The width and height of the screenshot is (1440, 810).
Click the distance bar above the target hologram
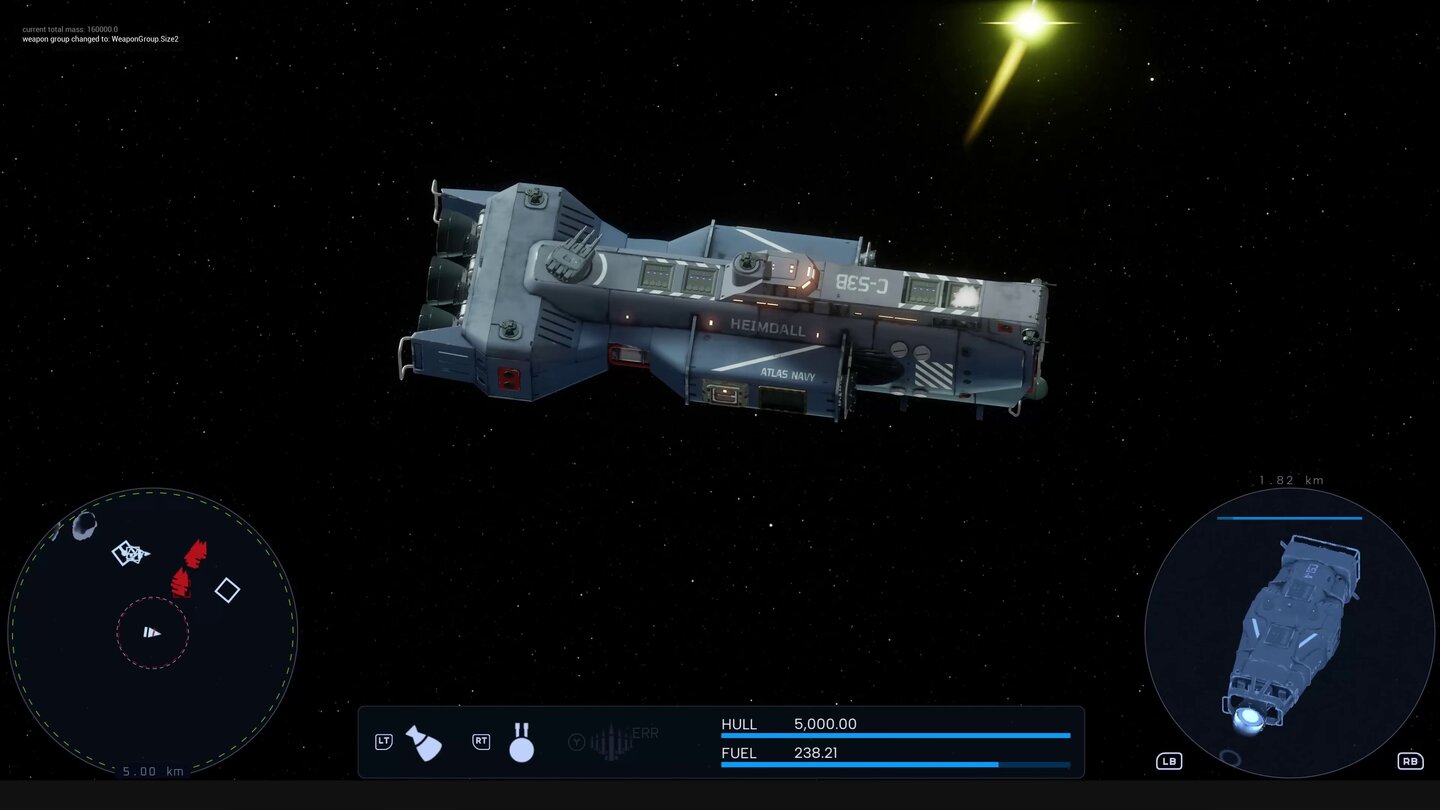pyautogui.click(x=1290, y=518)
